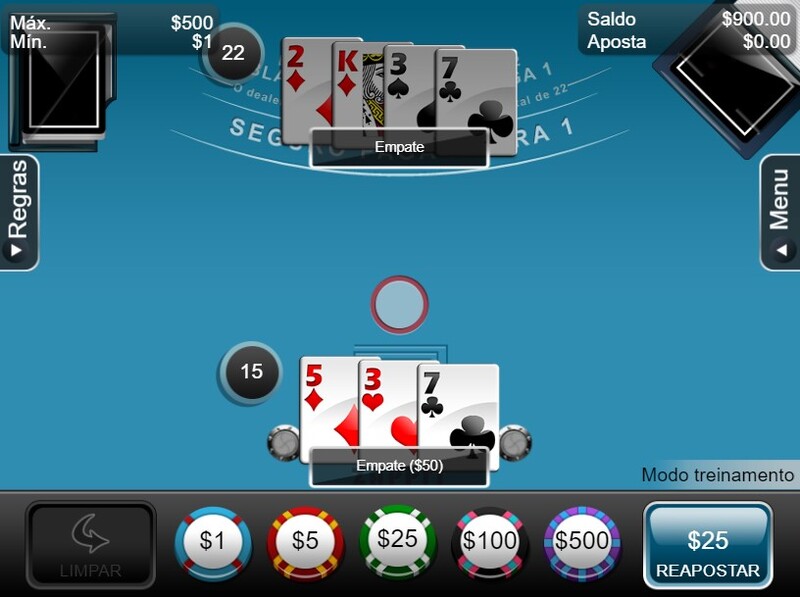The width and height of the screenshot is (800, 597).
Task: Clear the bet with Limpar
Action: coord(91,546)
